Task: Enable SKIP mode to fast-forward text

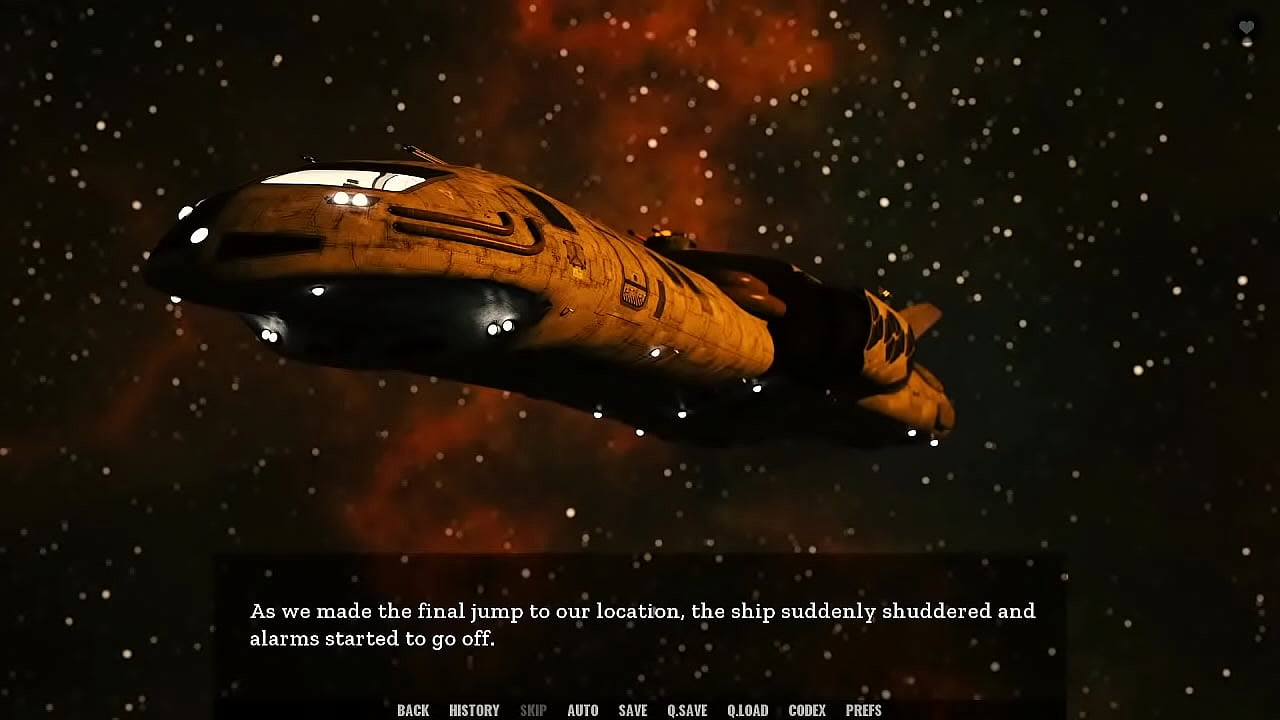Action: coord(533,710)
